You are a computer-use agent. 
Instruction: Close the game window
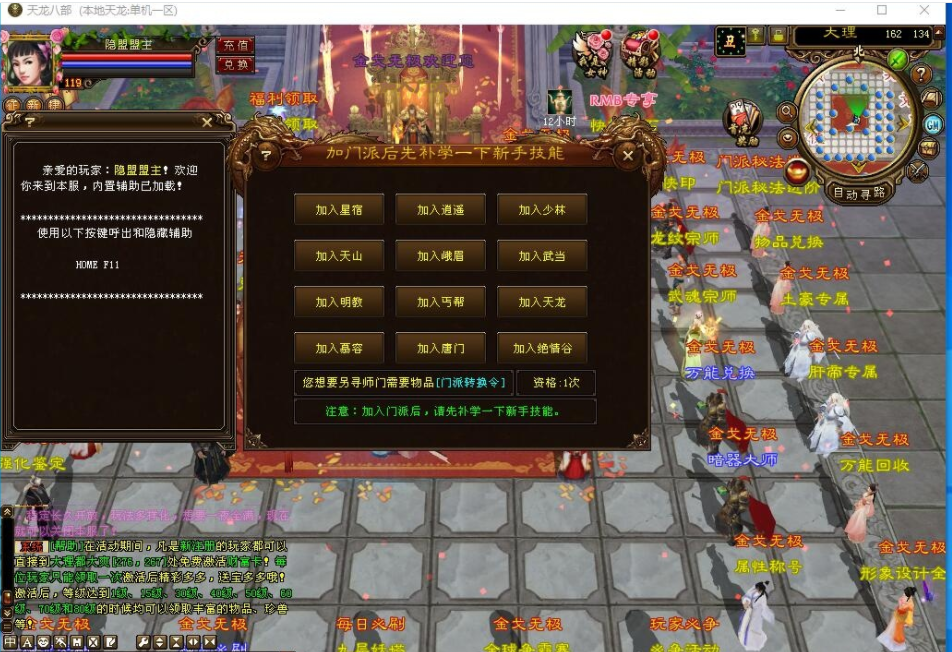point(927,10)
